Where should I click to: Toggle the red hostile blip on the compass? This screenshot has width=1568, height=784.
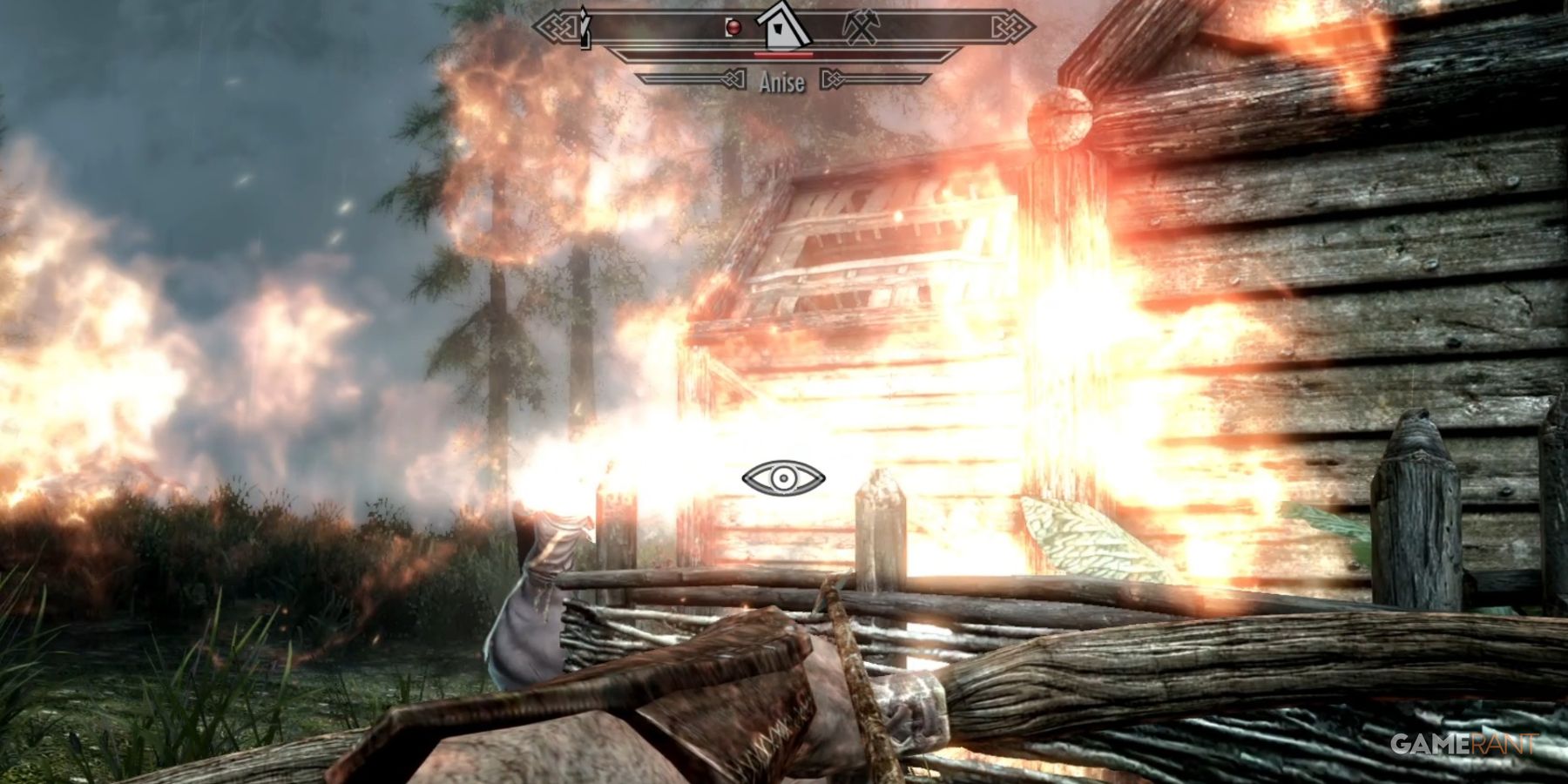[734, 28]
